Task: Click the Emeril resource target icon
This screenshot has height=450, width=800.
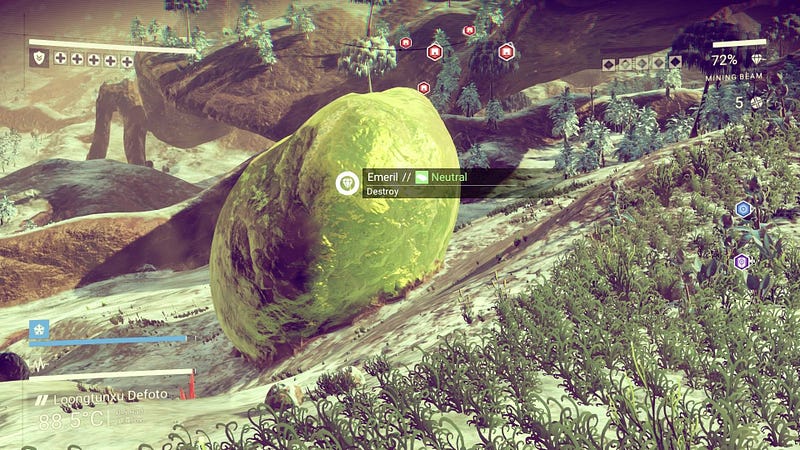Action: (347, 183)
